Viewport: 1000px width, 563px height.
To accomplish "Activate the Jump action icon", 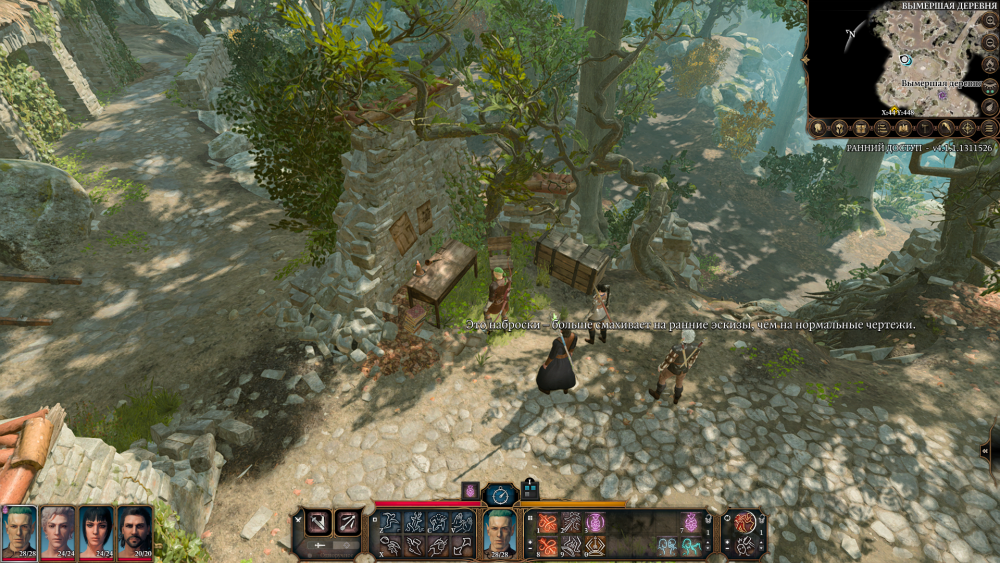I will point(390,522).
